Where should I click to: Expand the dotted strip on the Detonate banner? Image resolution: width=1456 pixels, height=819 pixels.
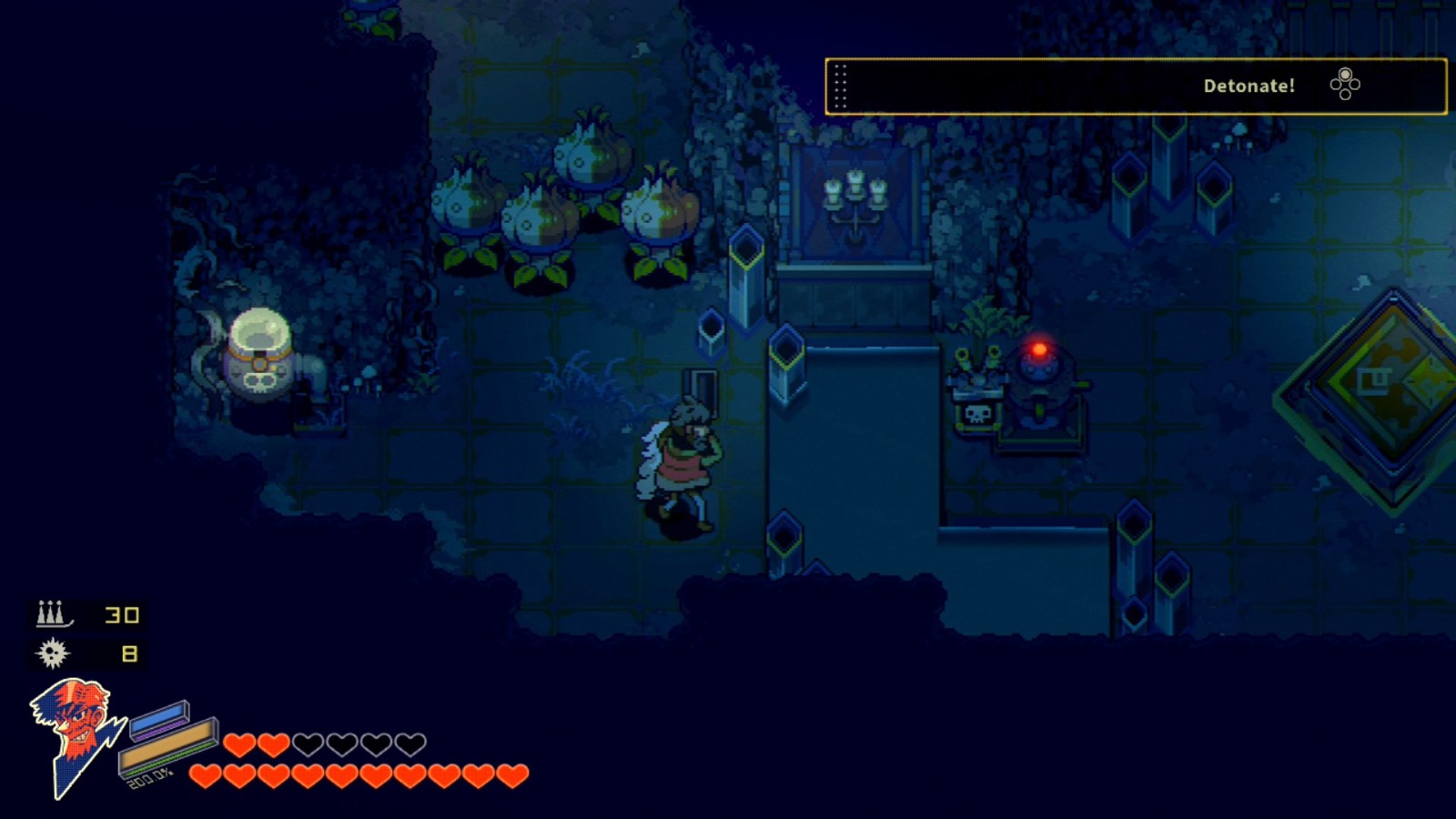point(842,85)
